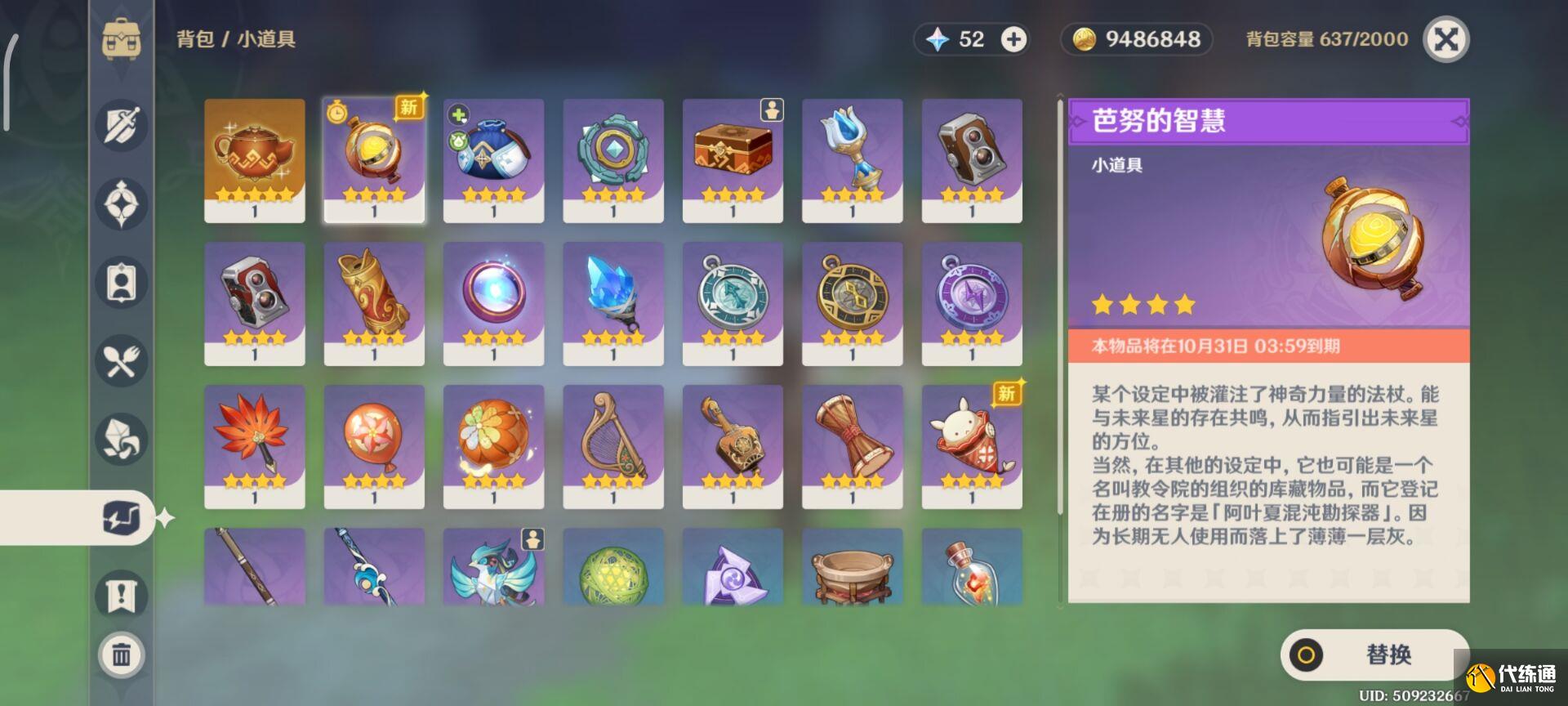The image size is (1568, 706).
Task: Switch to the Artifacts category
Action: [121, 203]
